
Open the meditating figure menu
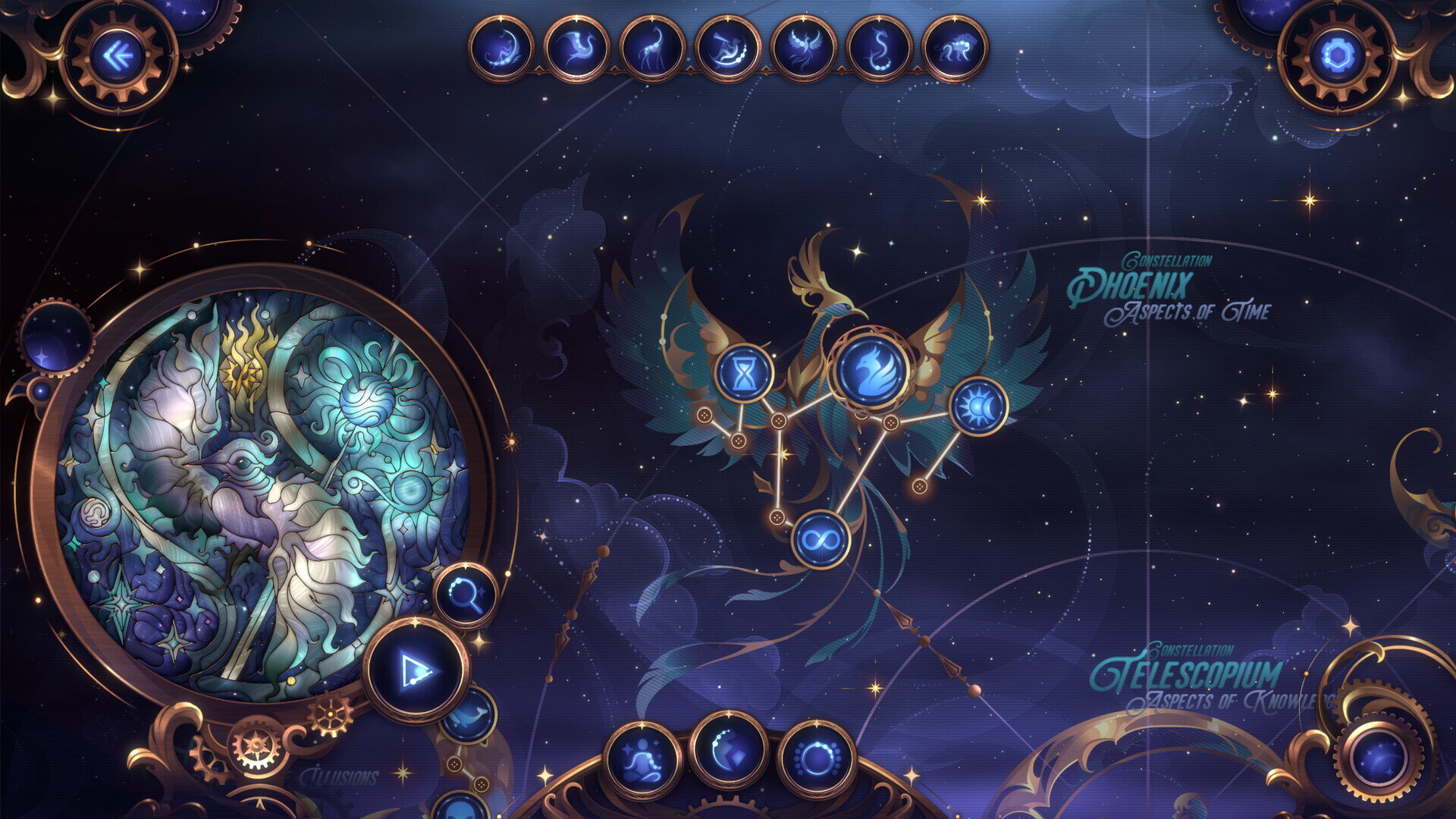(642, 760)
